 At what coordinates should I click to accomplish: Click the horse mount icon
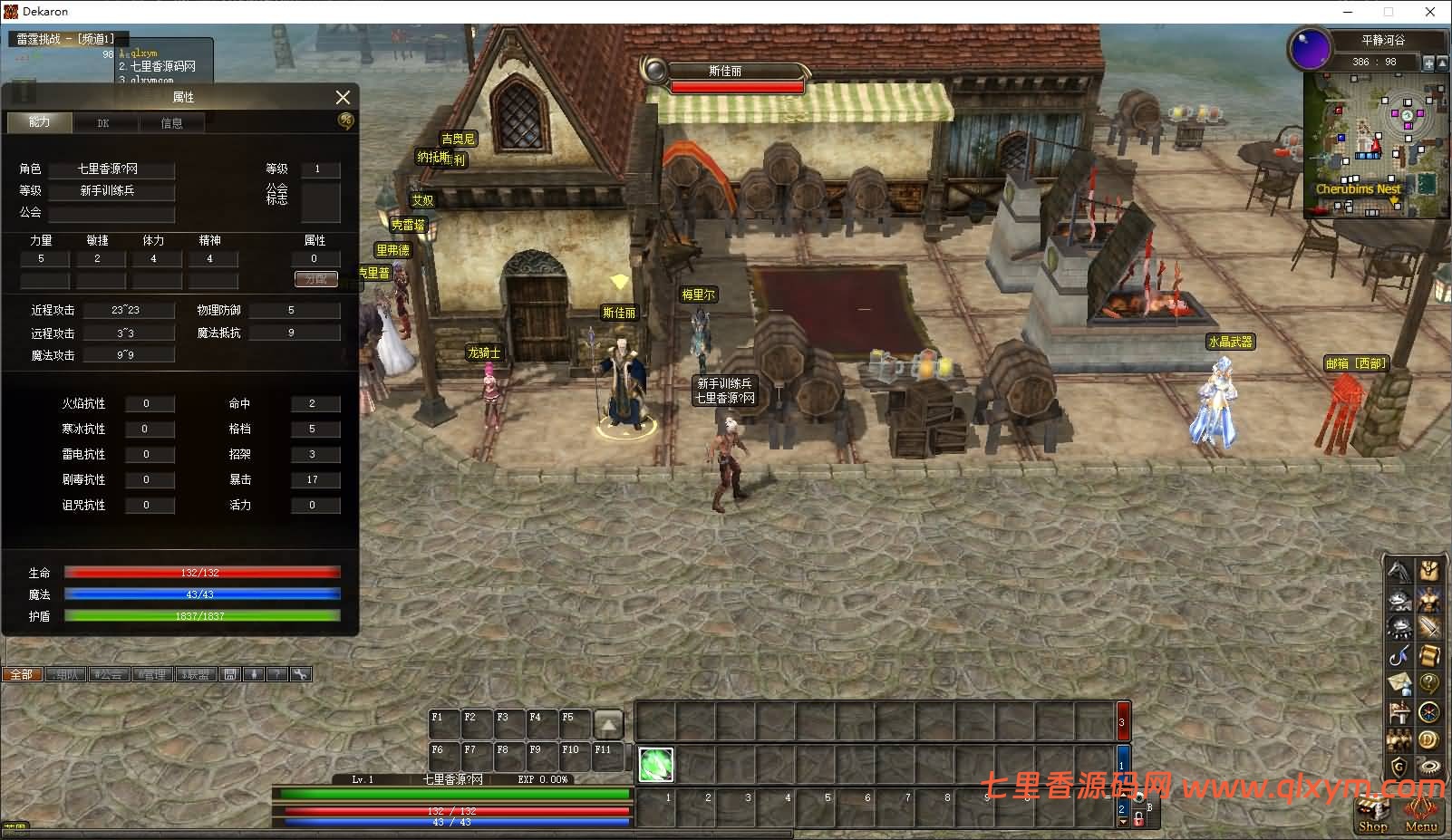pyautogui.click(x=1400, y=571)
